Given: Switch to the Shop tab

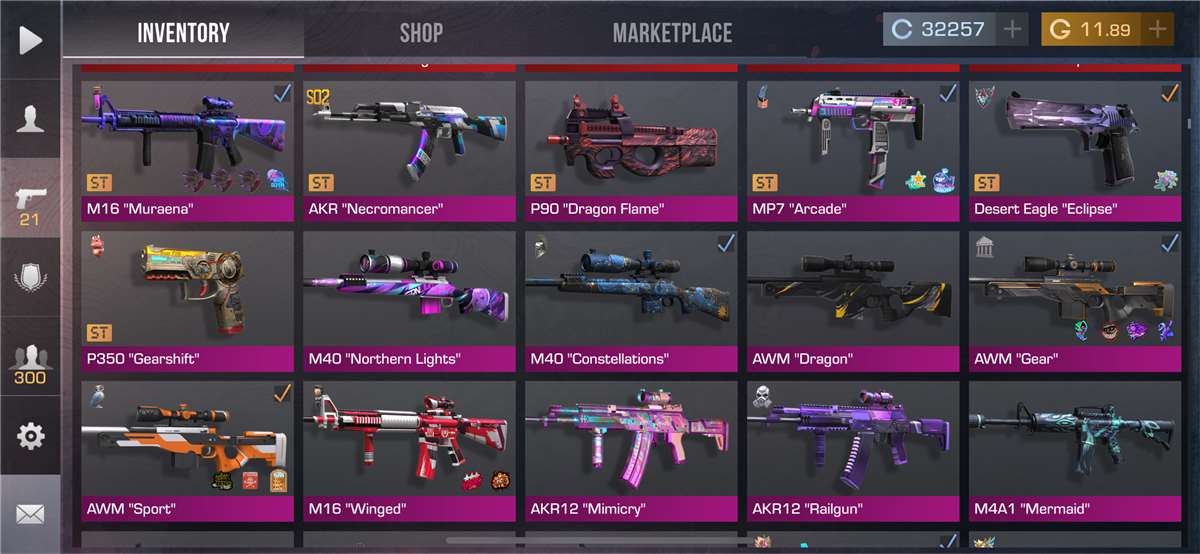Looking at the screenshot, I should 421,32.
